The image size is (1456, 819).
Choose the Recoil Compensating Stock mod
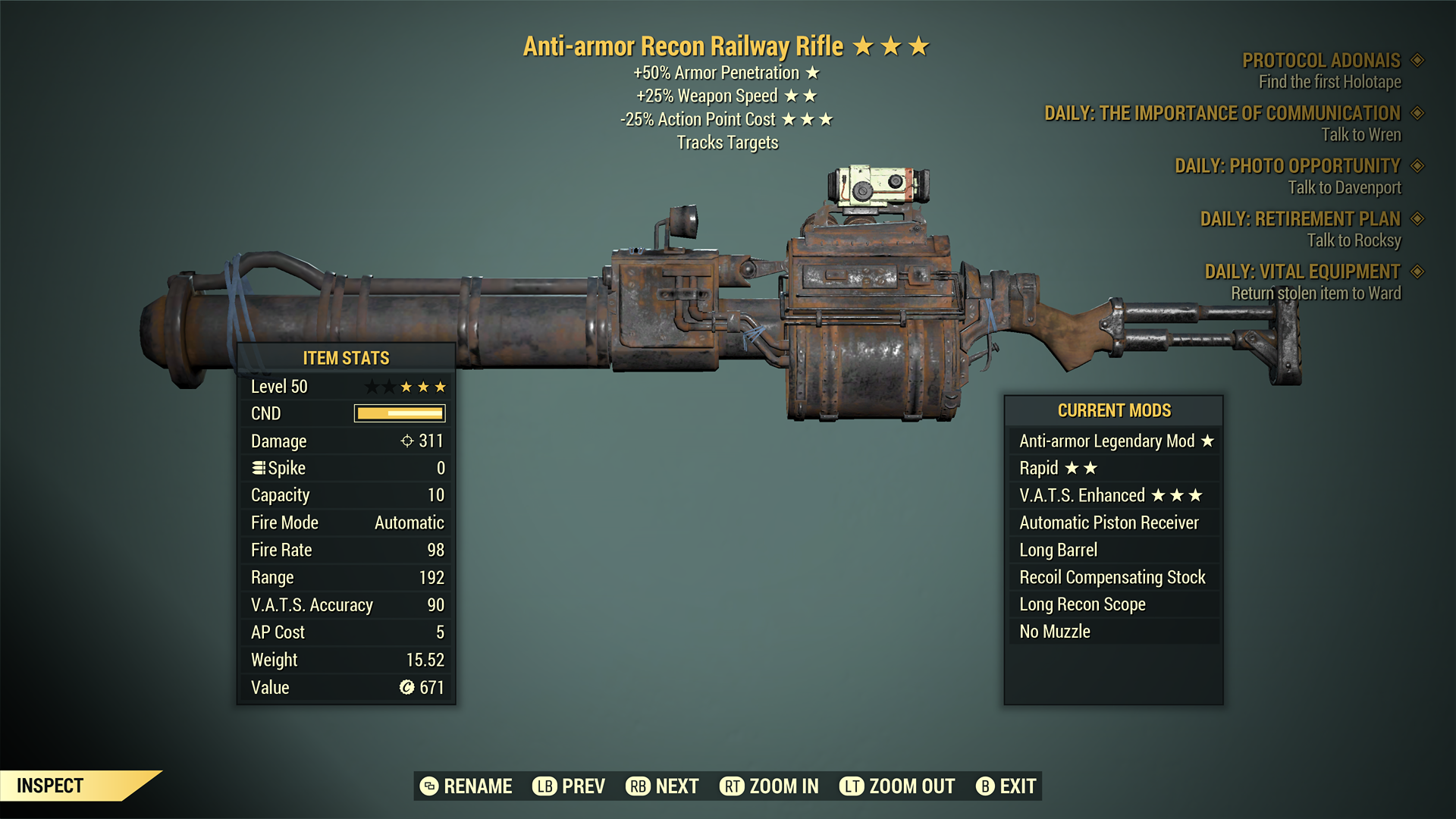[1113, 578]
